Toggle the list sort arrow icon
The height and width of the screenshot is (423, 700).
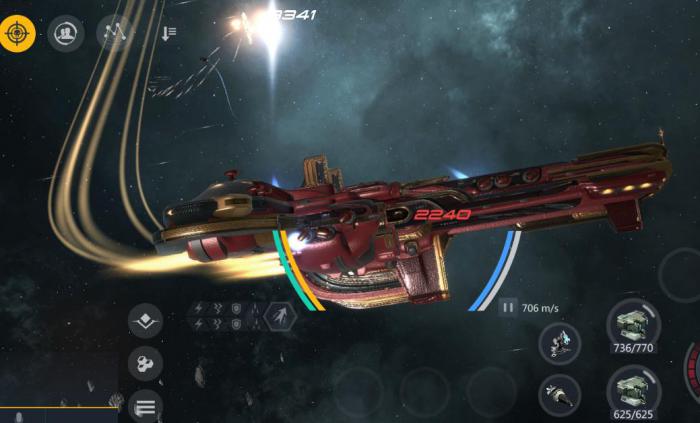coord(168,33)
